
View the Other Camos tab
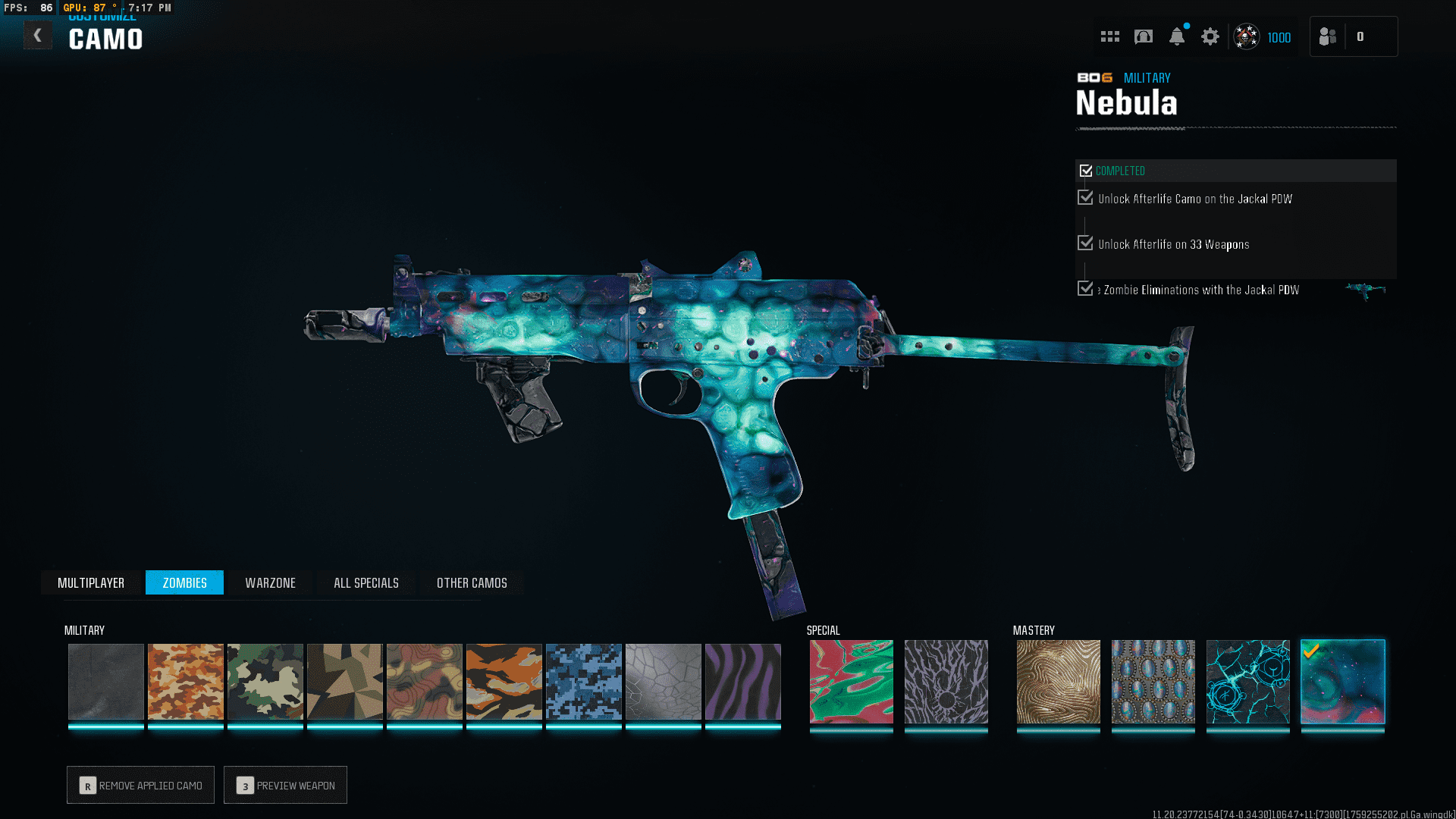click(x=472, y=582)
